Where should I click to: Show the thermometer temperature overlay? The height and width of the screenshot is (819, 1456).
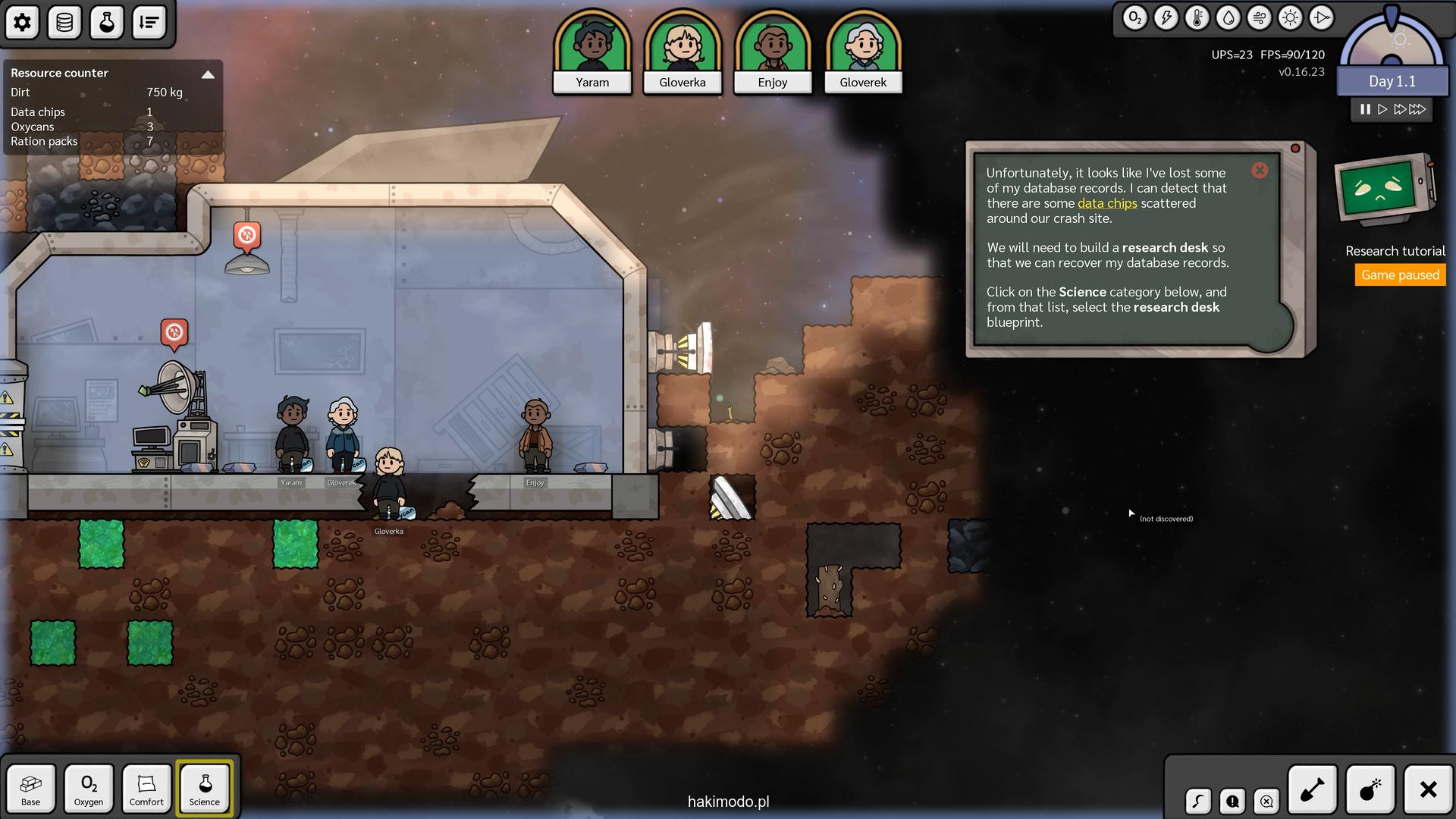pos(1197,18)
